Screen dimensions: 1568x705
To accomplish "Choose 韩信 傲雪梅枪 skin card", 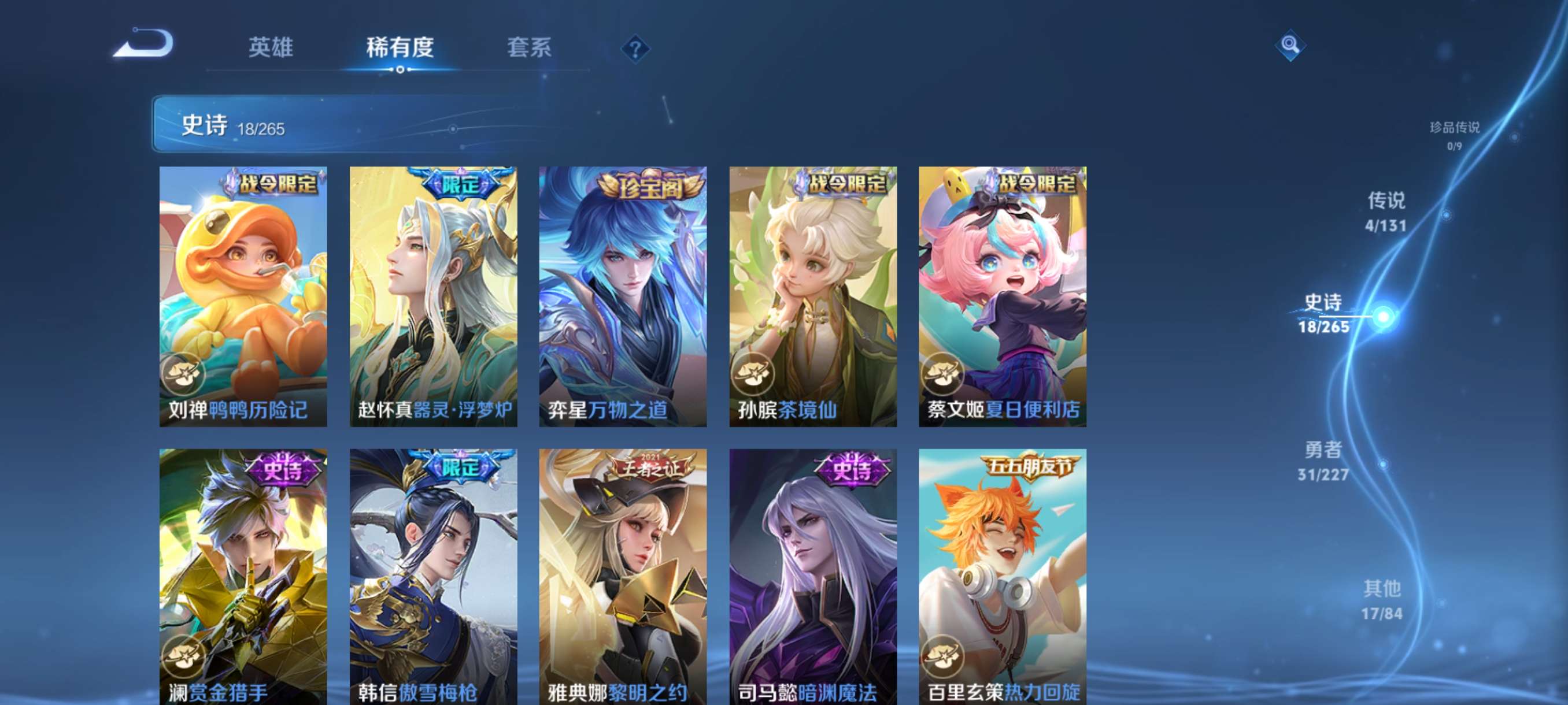I will tap(433, 576).
